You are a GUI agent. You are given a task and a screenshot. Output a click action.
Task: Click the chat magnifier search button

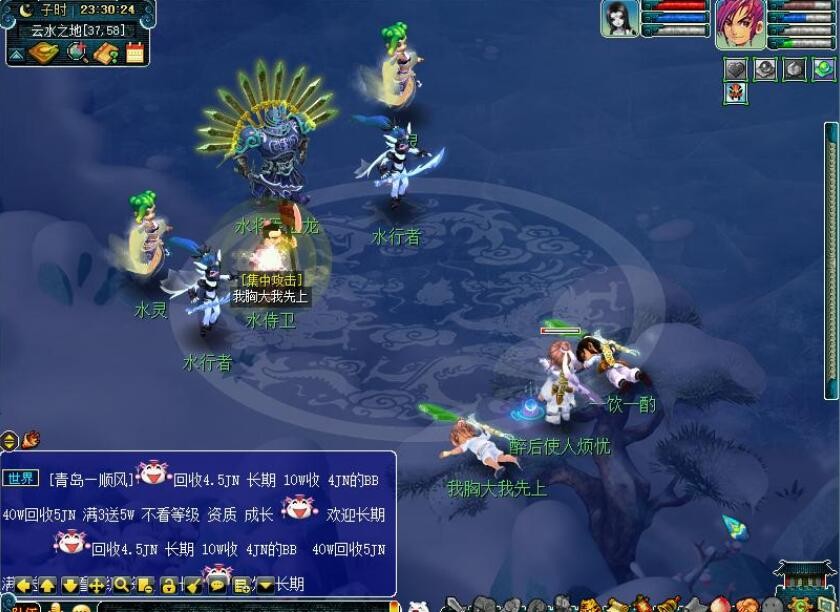point(121,585)
